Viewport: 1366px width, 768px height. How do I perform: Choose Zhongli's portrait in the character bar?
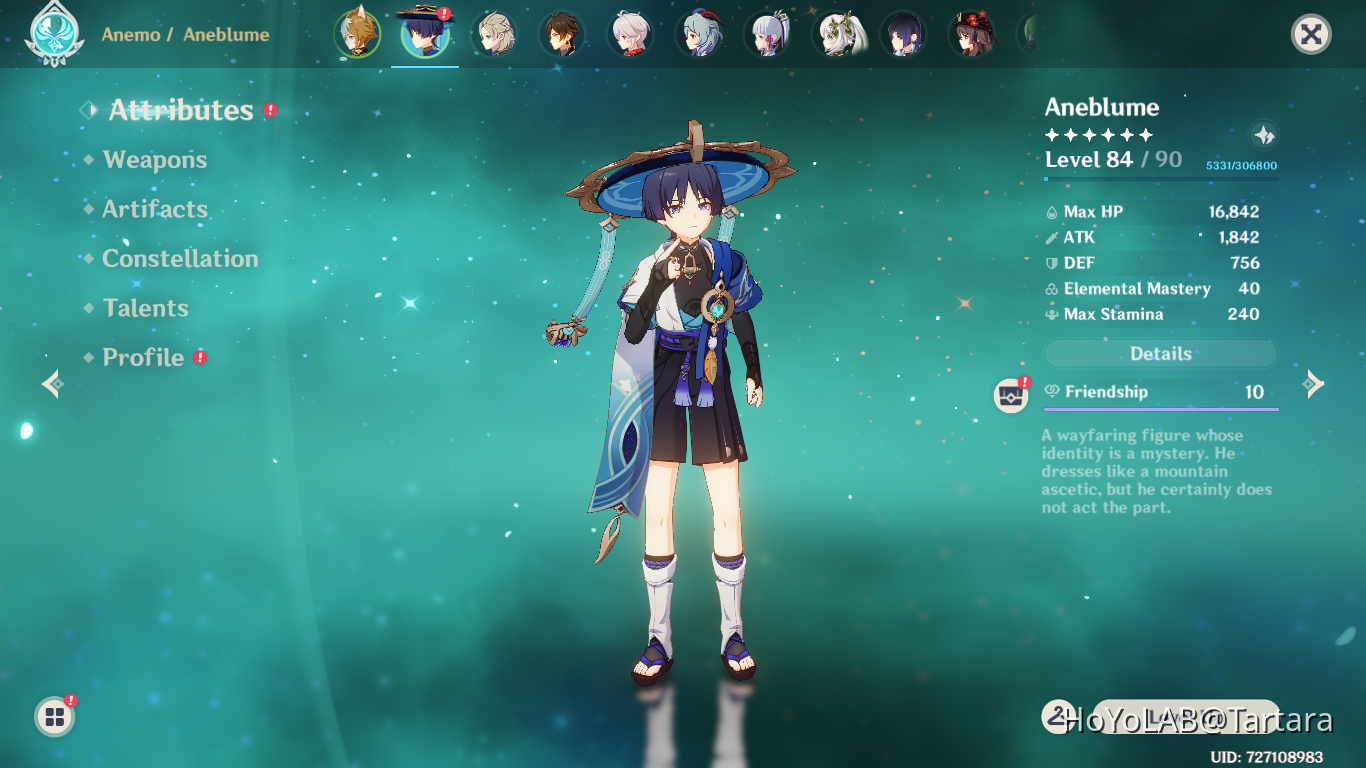click(561, 34)
